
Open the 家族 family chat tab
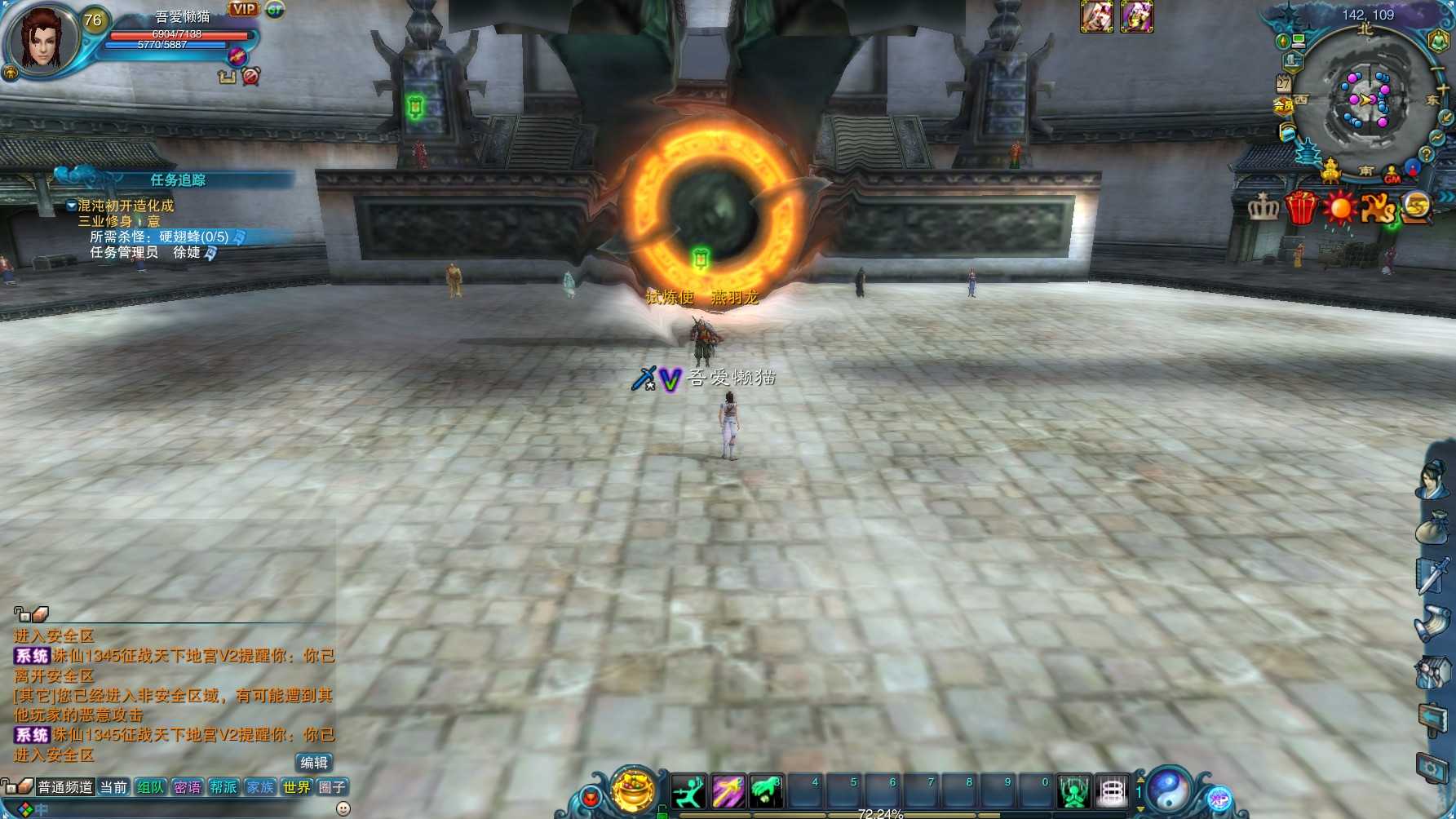[x=260, y=787]
